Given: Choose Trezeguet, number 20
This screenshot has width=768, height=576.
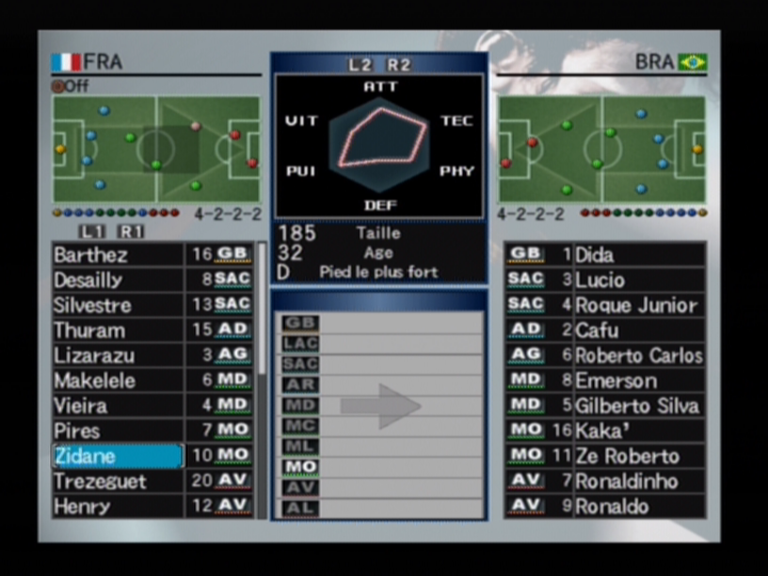Looking at the screenshot, I should coord(118,481).
